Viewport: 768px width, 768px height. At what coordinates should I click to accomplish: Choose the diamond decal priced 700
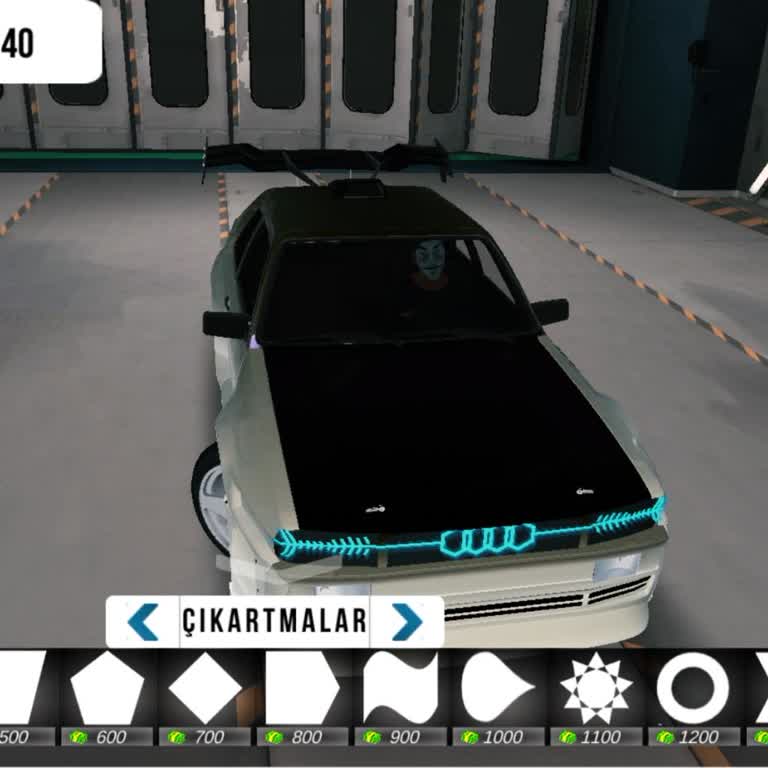tap(206, 690)
